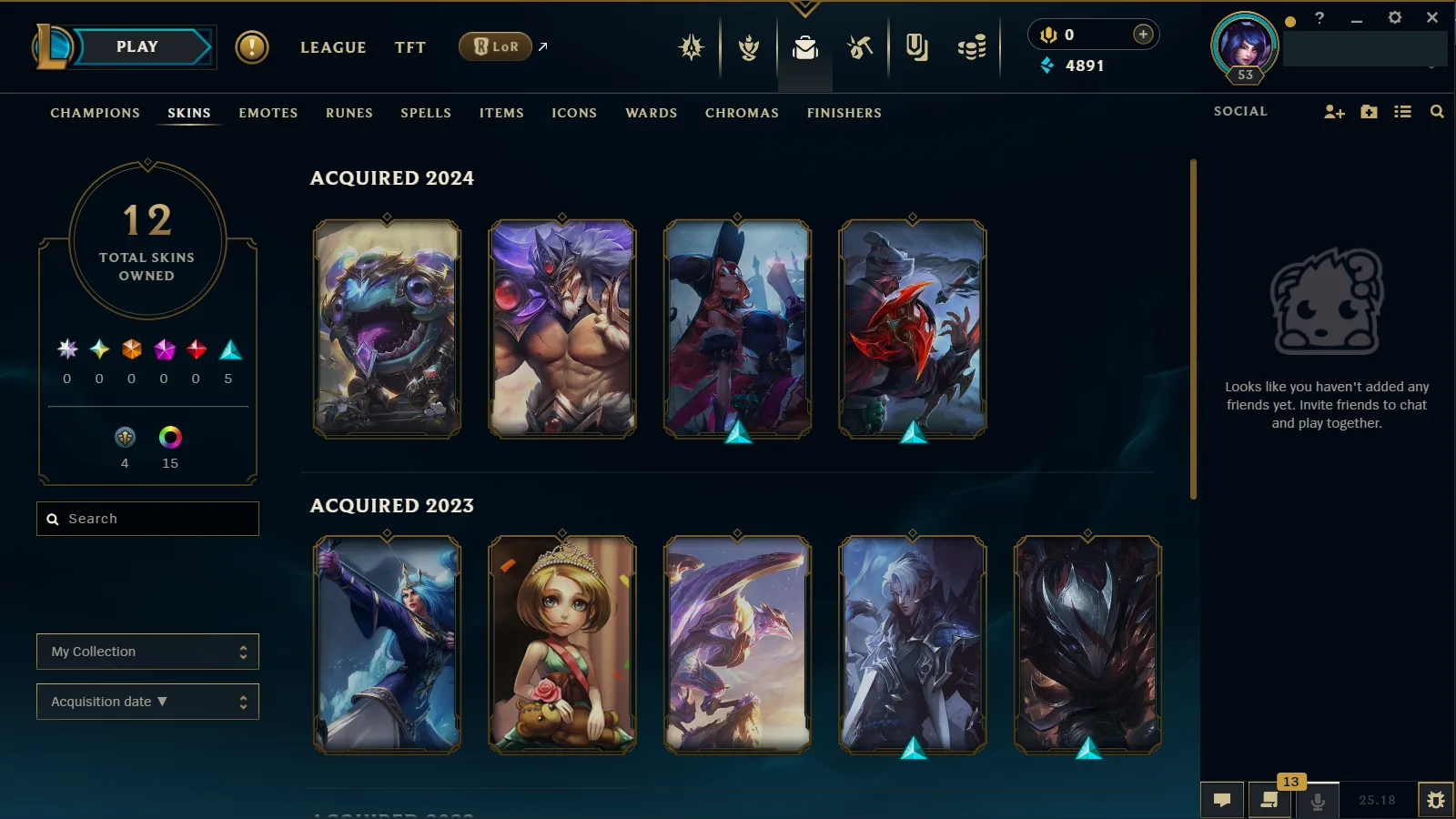The image size is (1456, 819).
Task: Open the Store with the coins icon
Action: (x=970, y=47)
